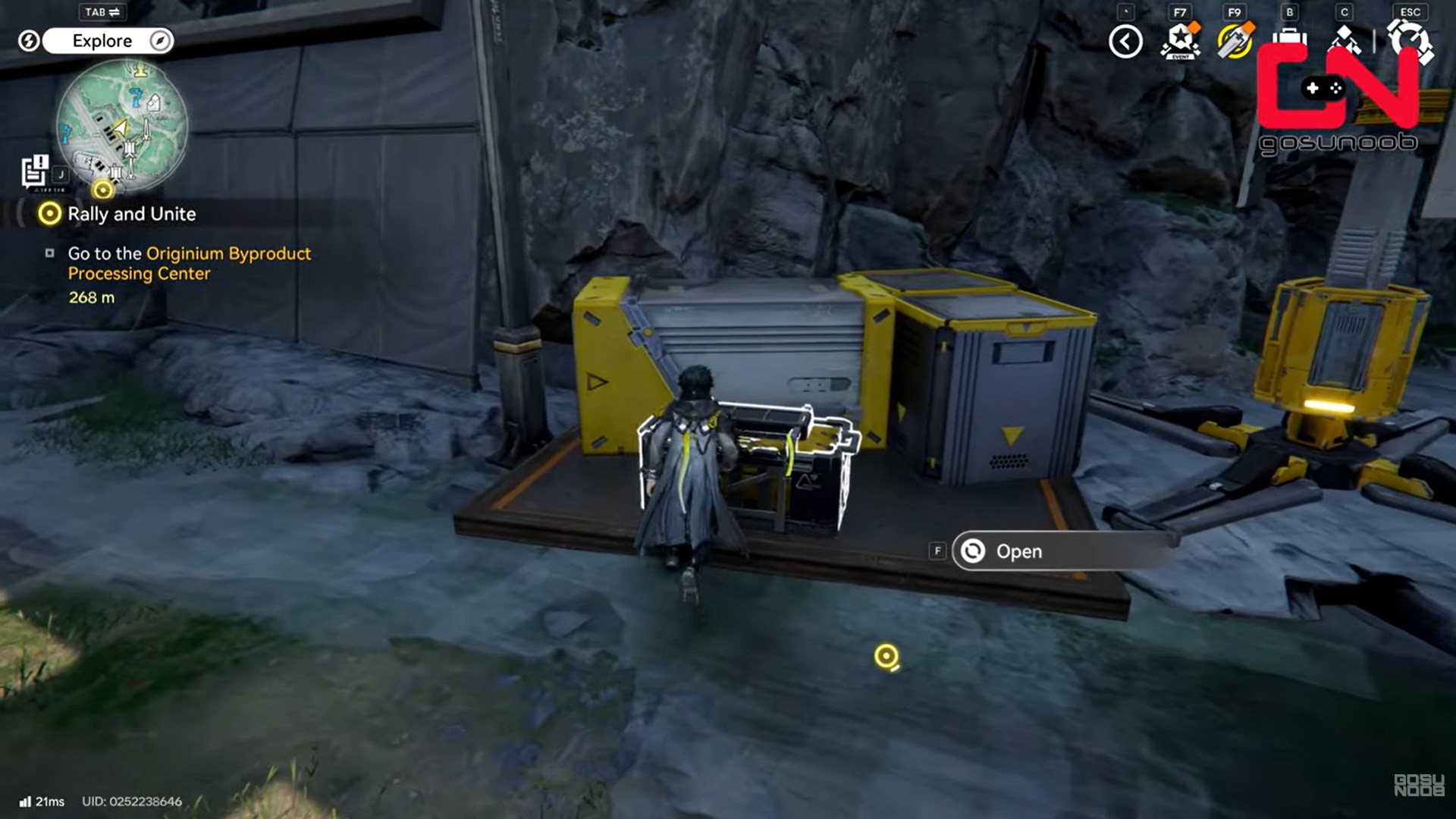Click the yellow objective marker on the minimap
1456x819 pixels.
(x=102, y=190)
